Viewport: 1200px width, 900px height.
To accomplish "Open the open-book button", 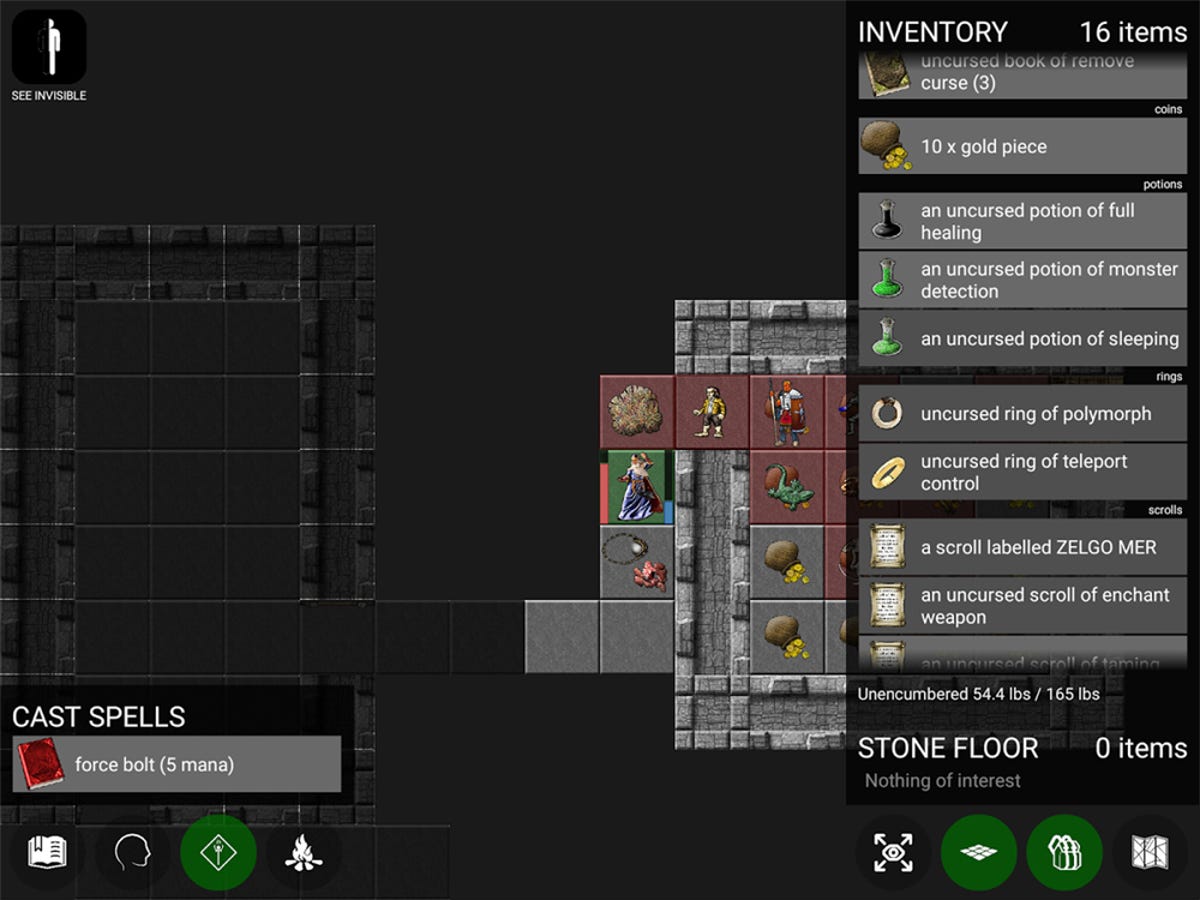I will click(x=47, y=852).
